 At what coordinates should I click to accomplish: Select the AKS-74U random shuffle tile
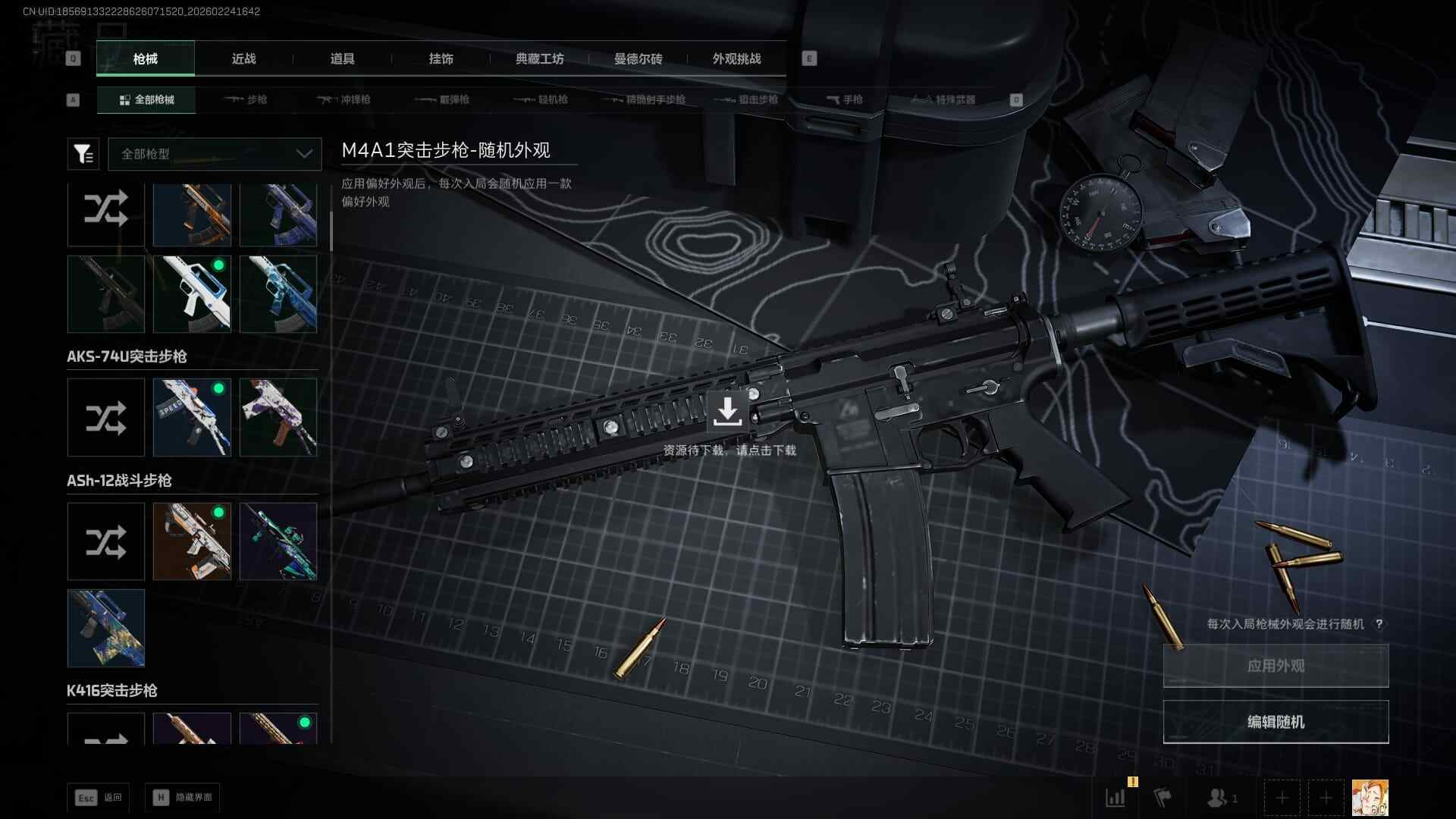(x=105, y=418)
